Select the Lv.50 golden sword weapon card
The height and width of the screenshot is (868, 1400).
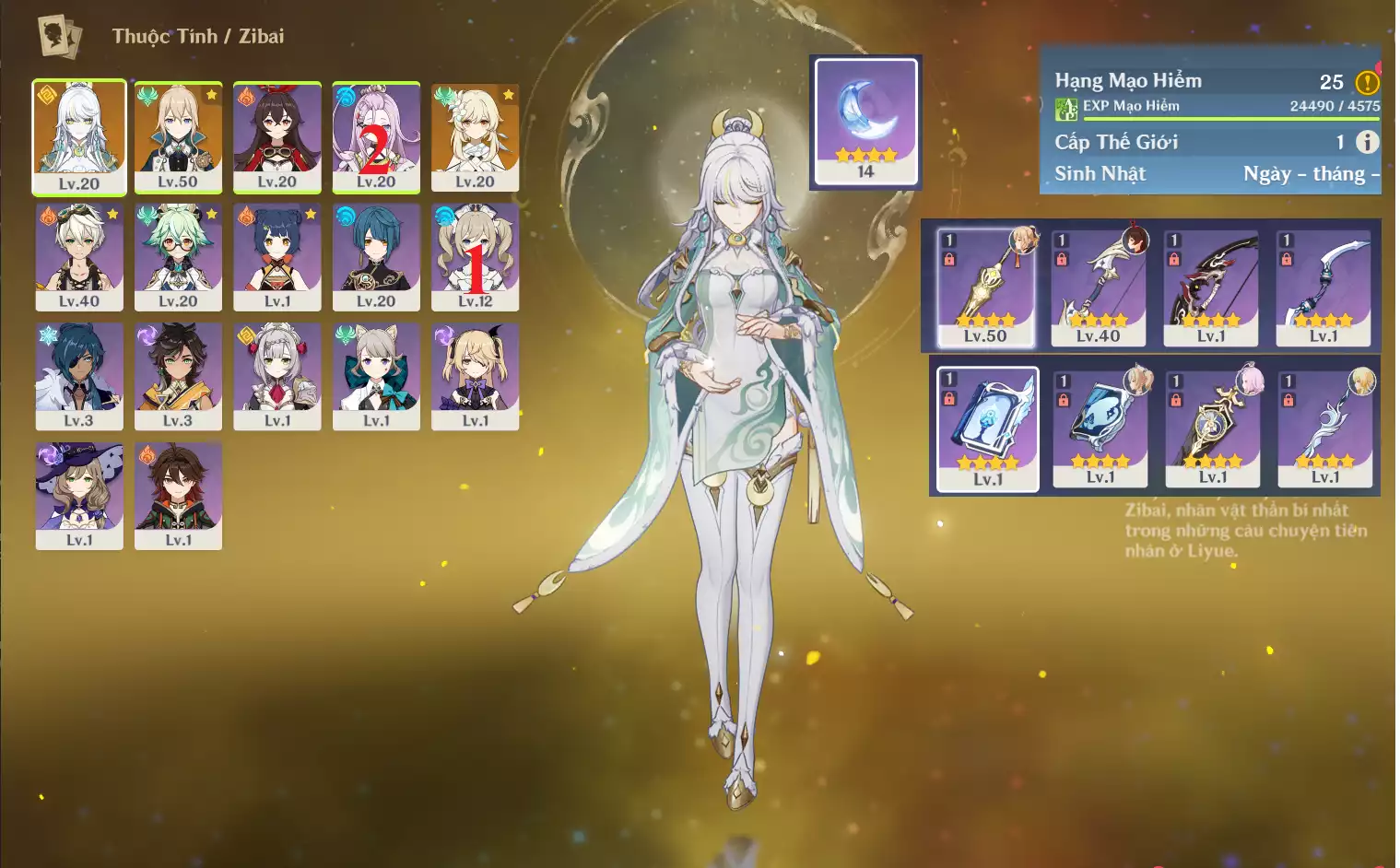(x=985, y=287)
